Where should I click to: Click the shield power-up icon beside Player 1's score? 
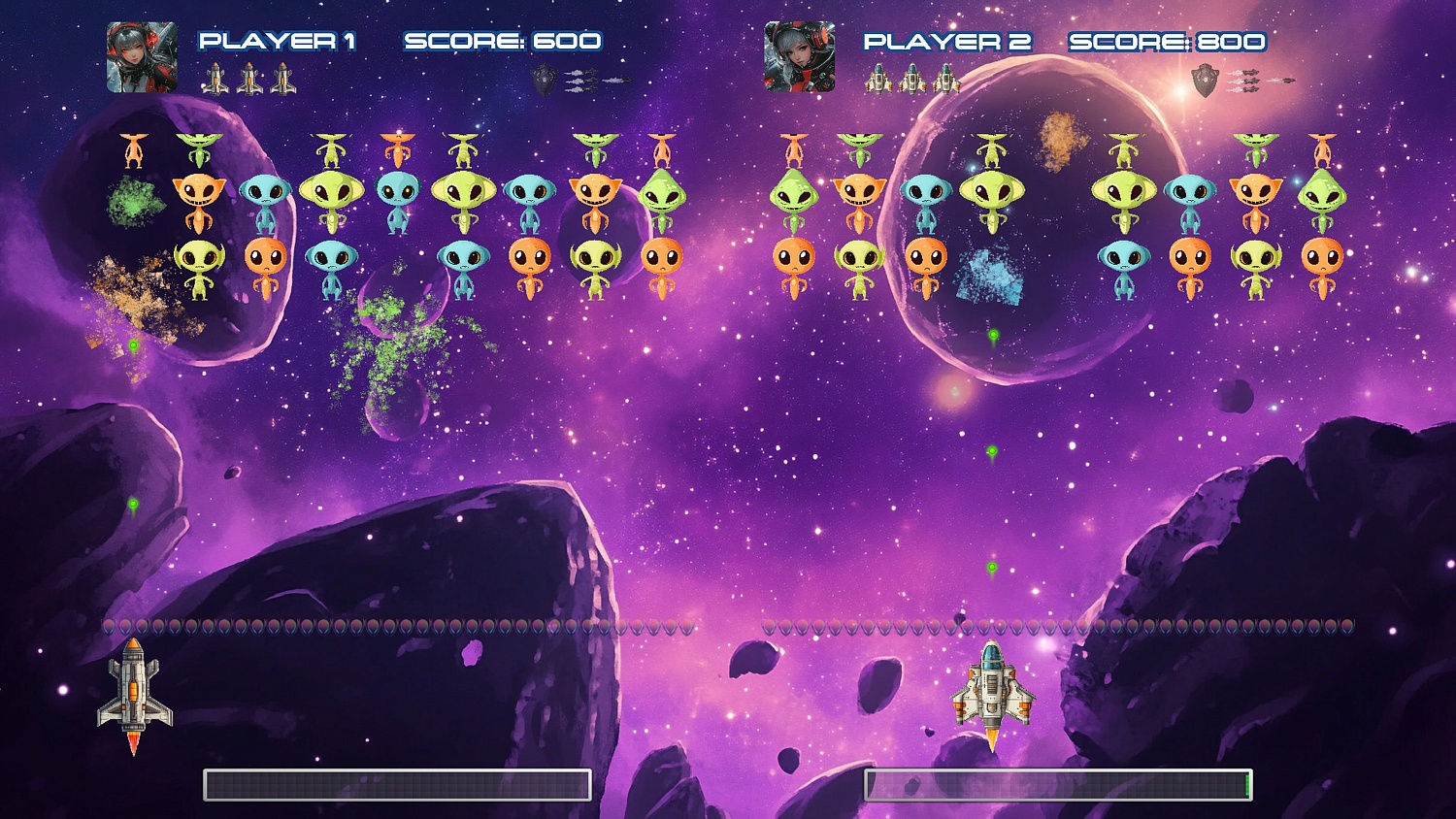coord(543,80)
